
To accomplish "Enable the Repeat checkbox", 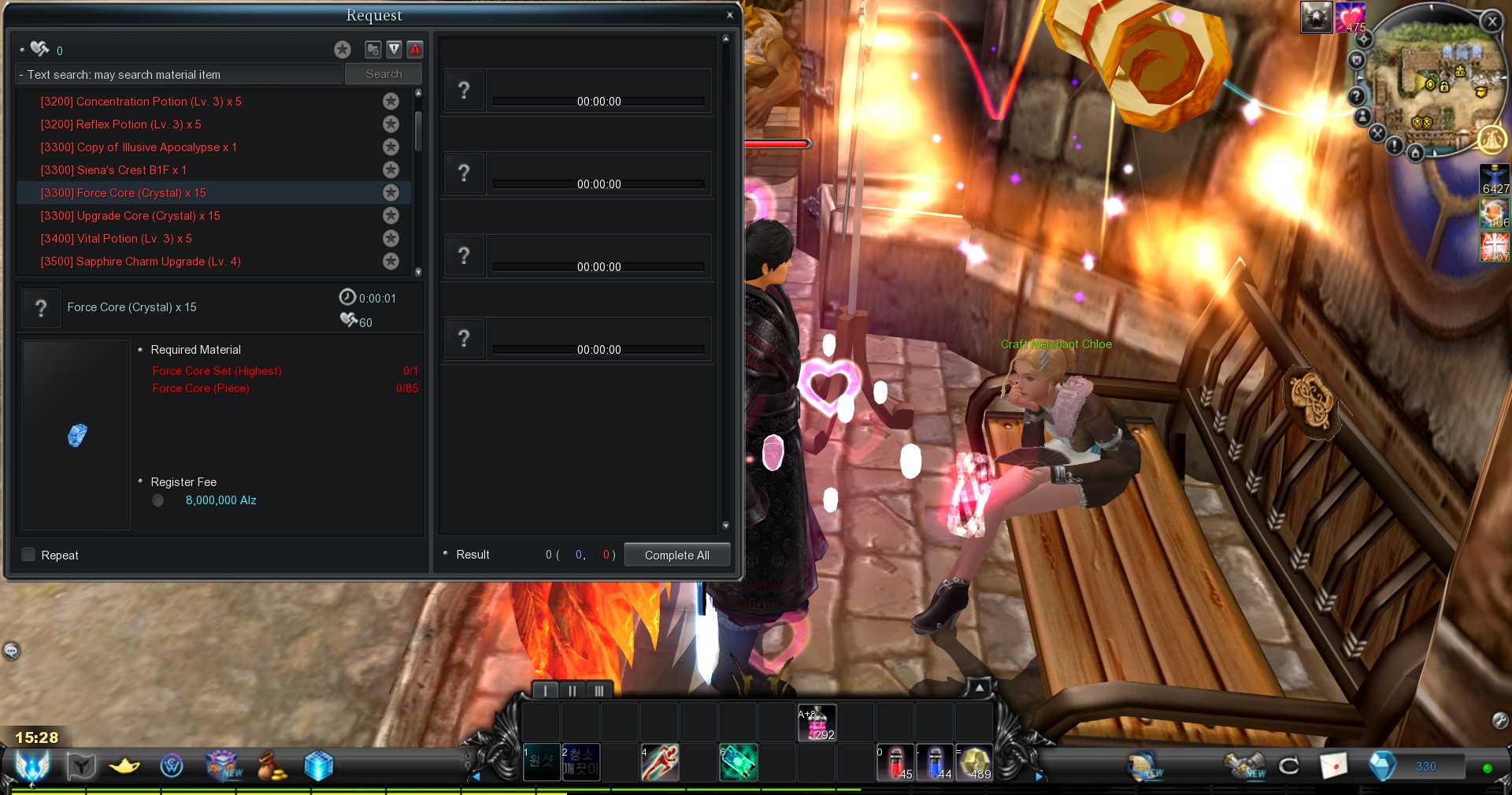I will click(29, 555).
